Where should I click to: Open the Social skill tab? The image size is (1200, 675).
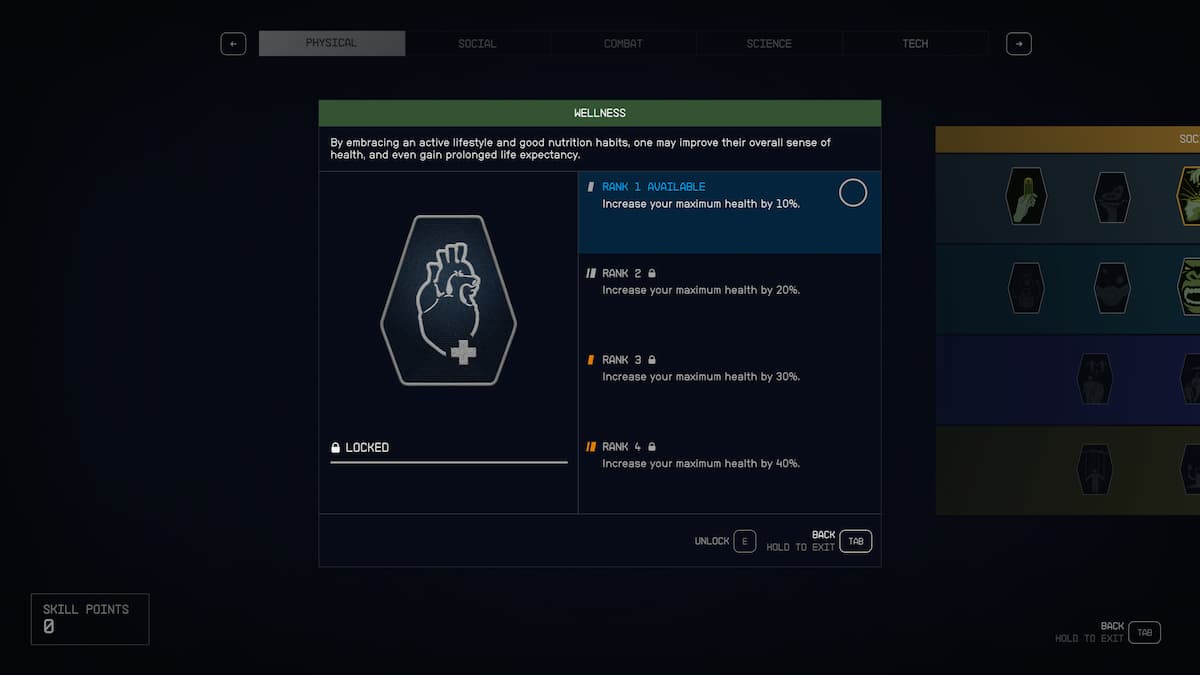[477, 44]
